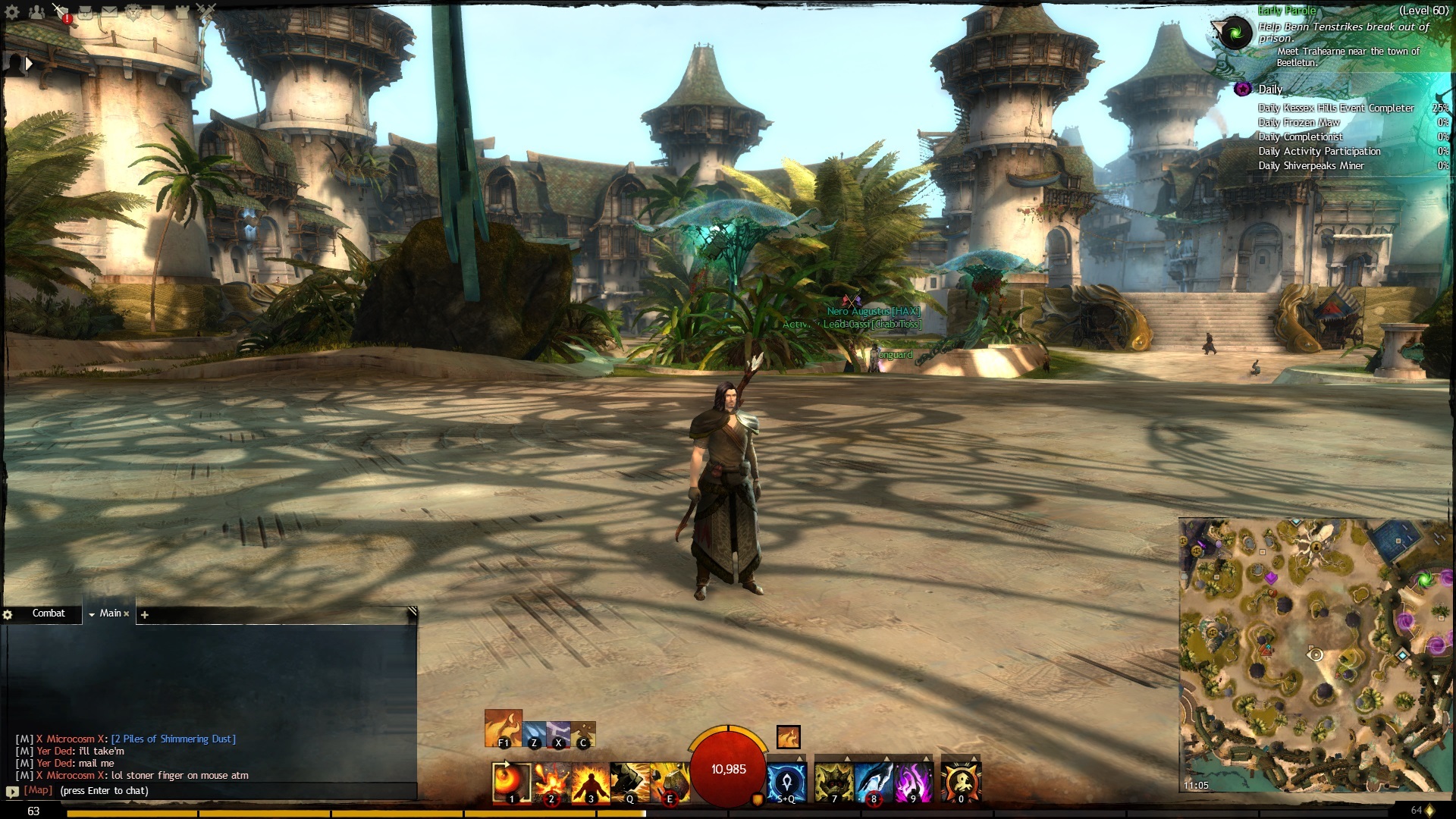
Task: Open the mail envelope icon
Action: 110,12
